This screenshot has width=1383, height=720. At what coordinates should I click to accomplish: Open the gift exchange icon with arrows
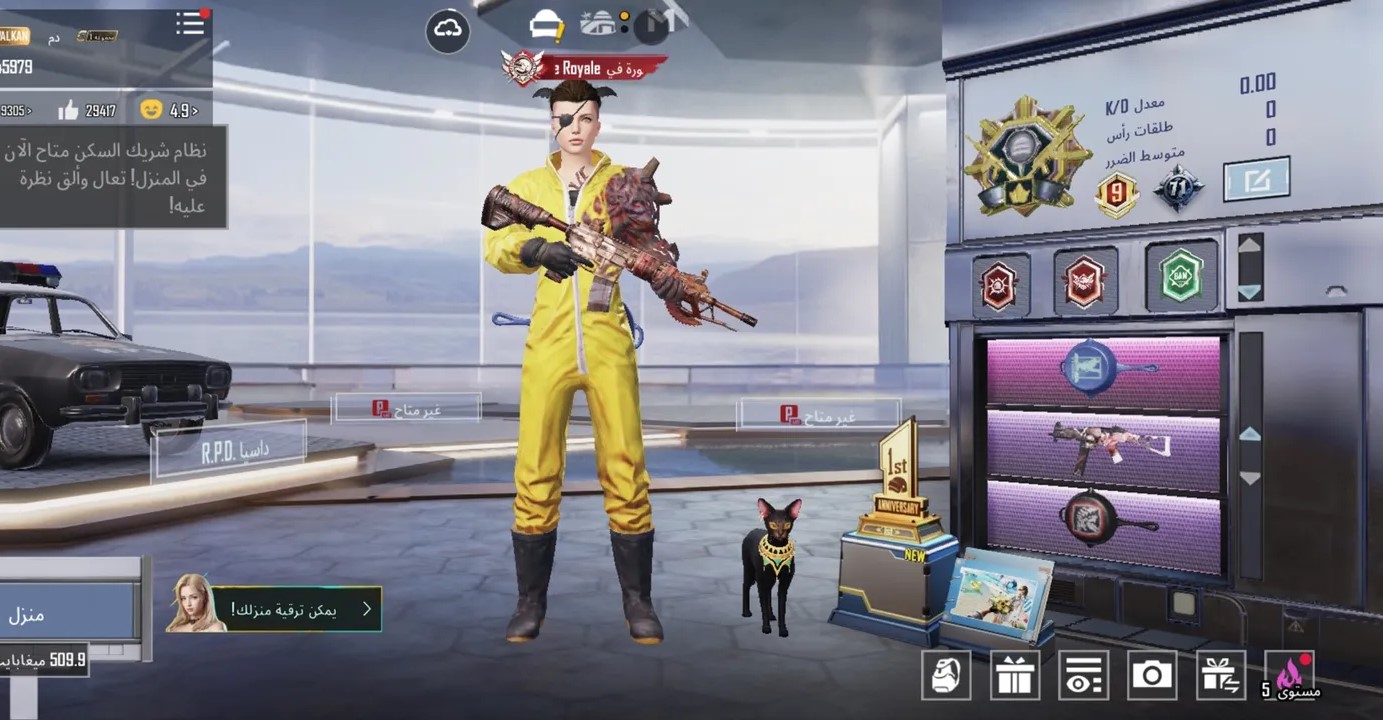click(x=1221, y=675)
